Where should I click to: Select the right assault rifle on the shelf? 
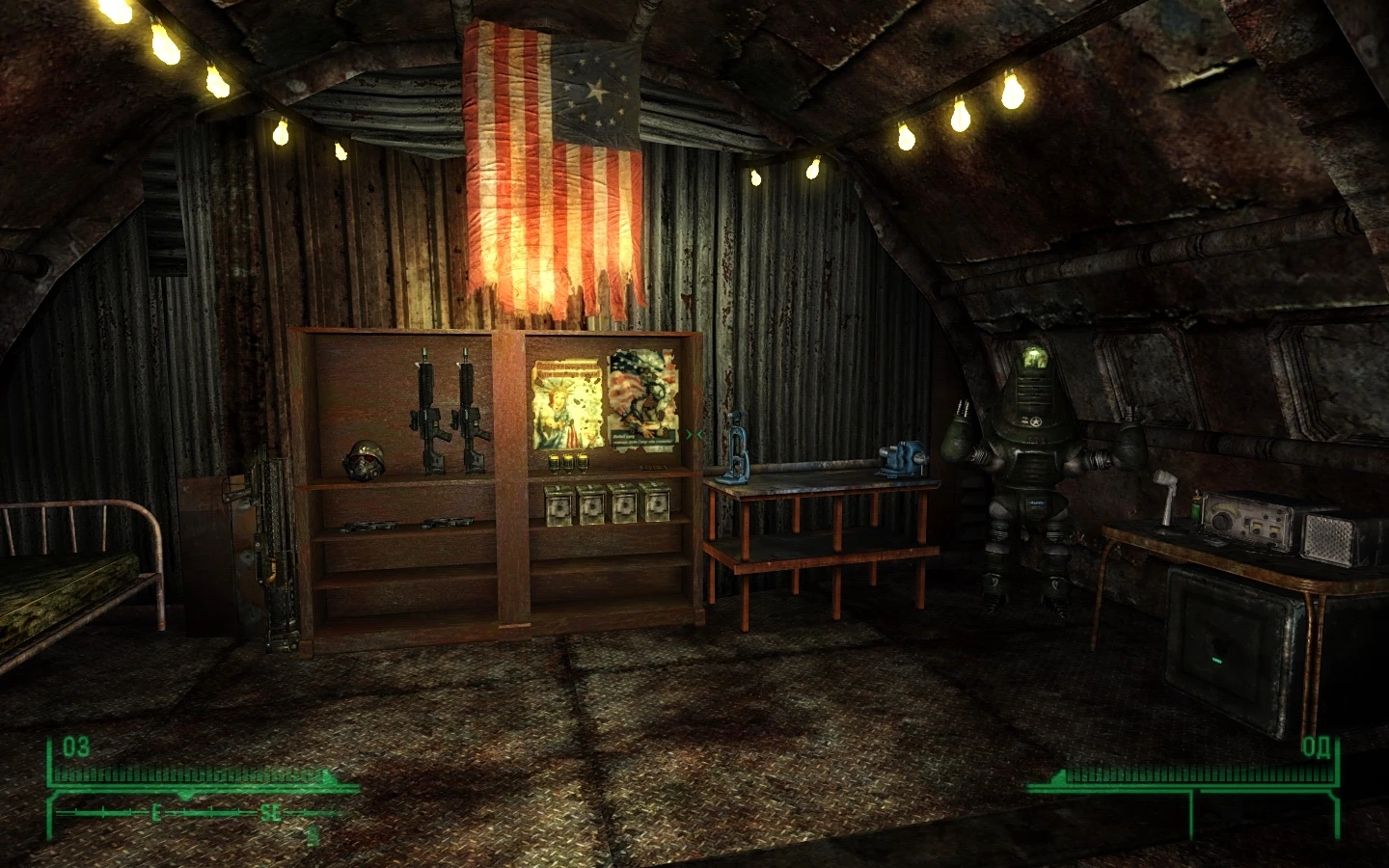(470, 410)
